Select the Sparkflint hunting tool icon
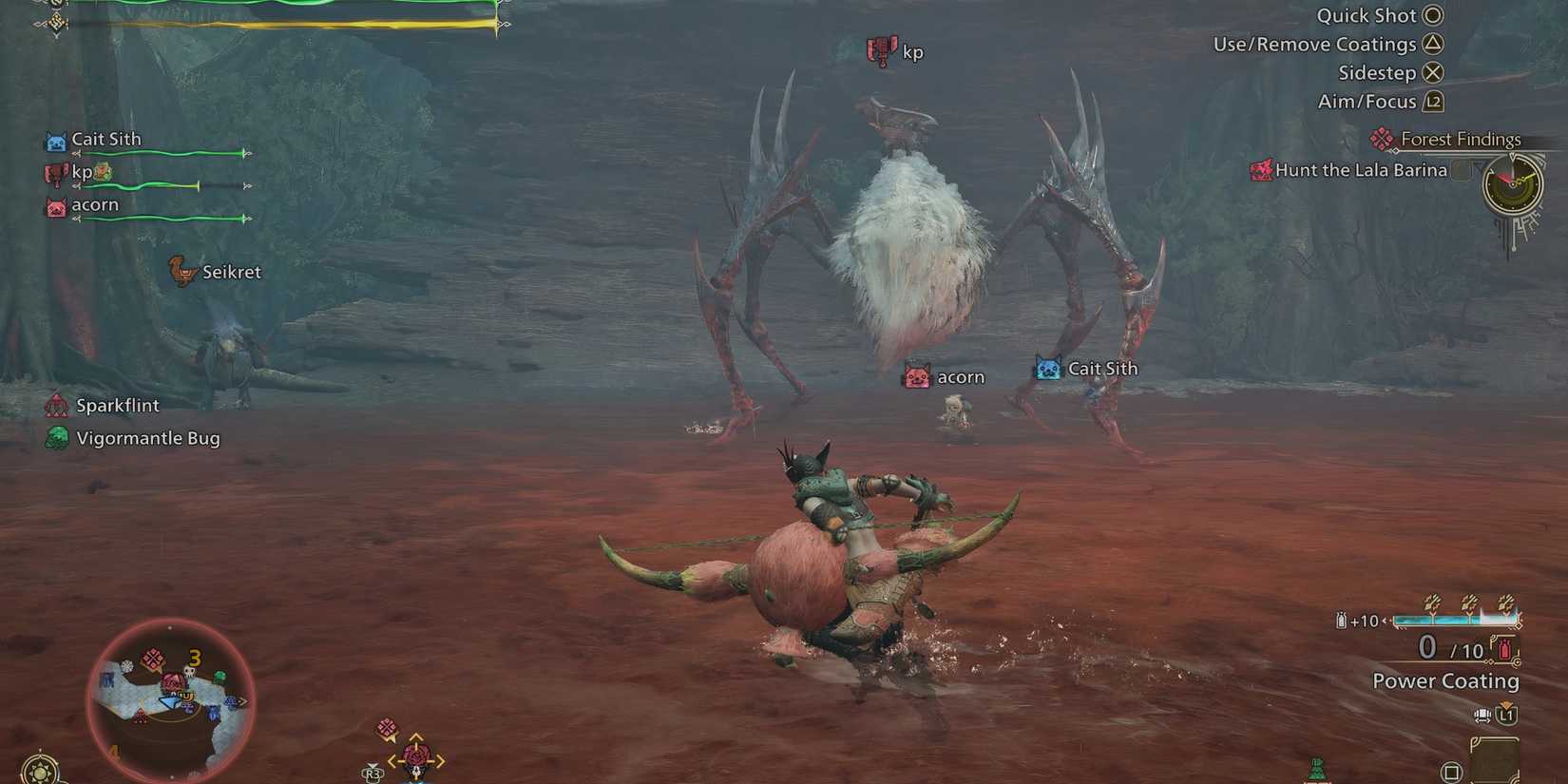The width and height of the screenshot is (1568, 784). 57,405
